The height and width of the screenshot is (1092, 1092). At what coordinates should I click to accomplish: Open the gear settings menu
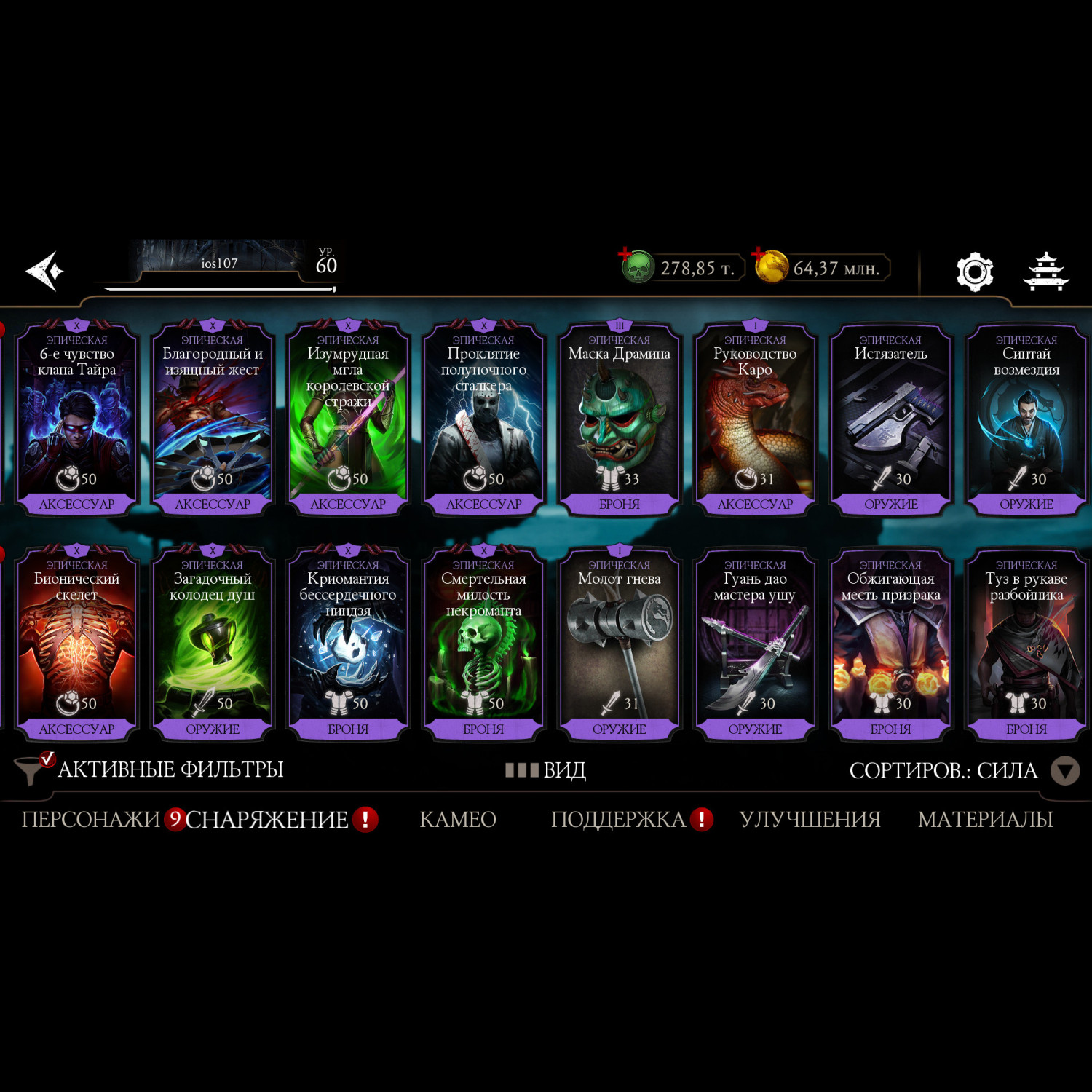coord(974,272)
